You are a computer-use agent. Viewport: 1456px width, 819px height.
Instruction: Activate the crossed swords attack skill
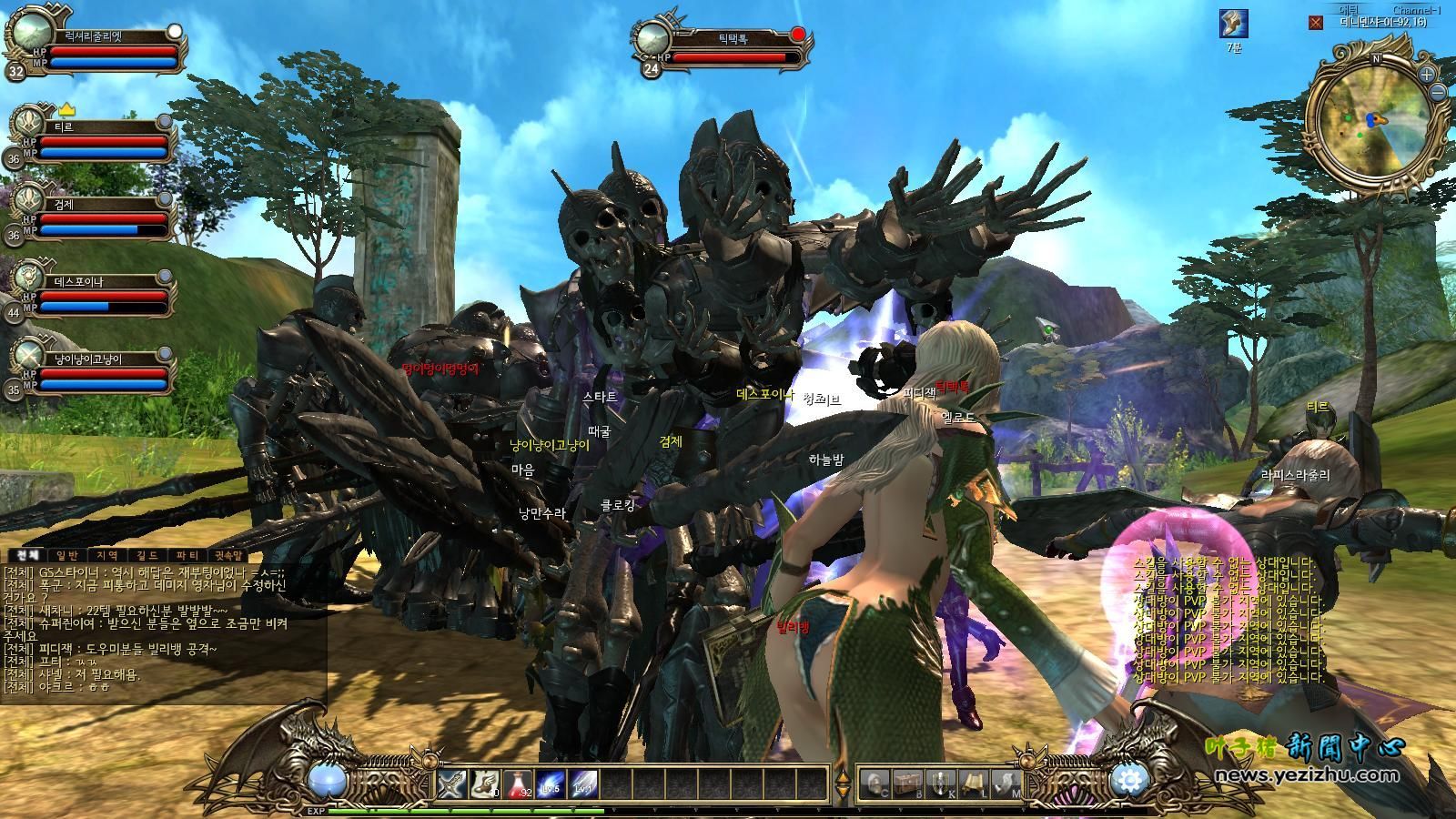click(x=452, y=784)
